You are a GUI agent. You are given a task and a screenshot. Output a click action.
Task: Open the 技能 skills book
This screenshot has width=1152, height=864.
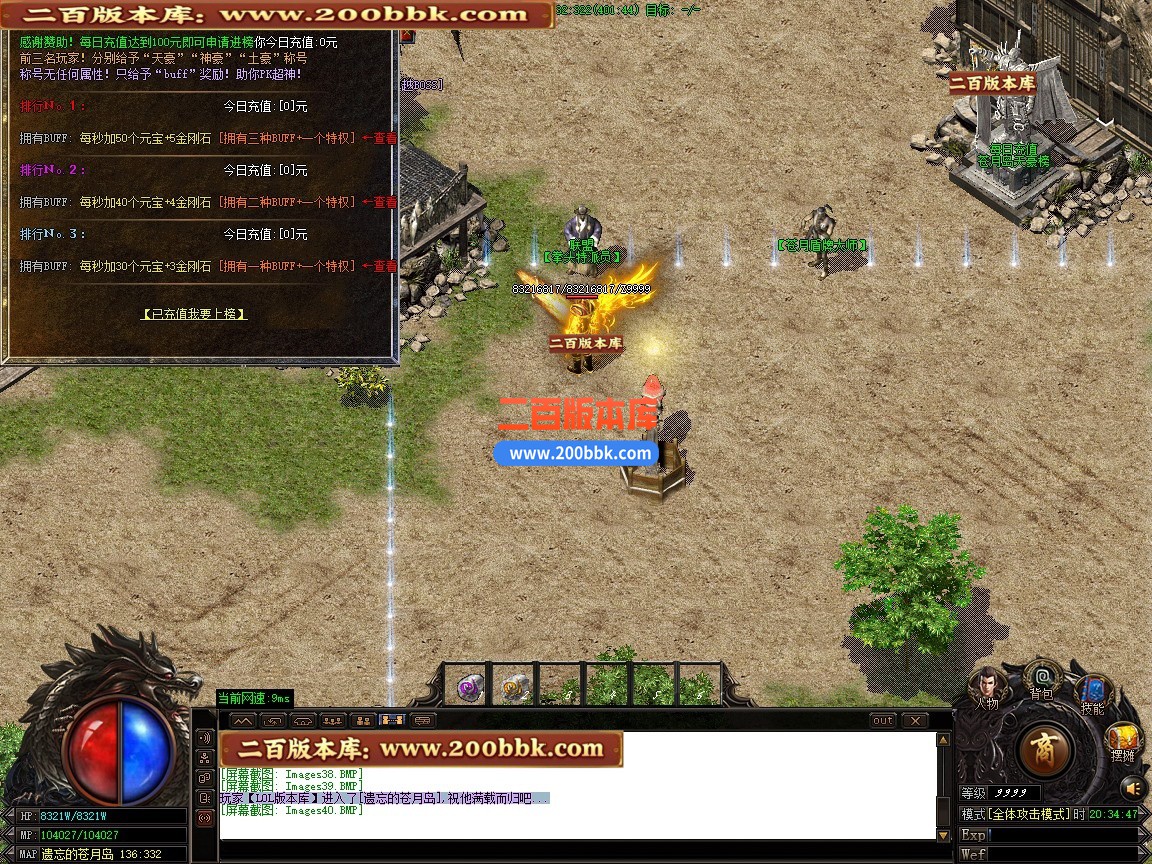(x=1092, y=692)
